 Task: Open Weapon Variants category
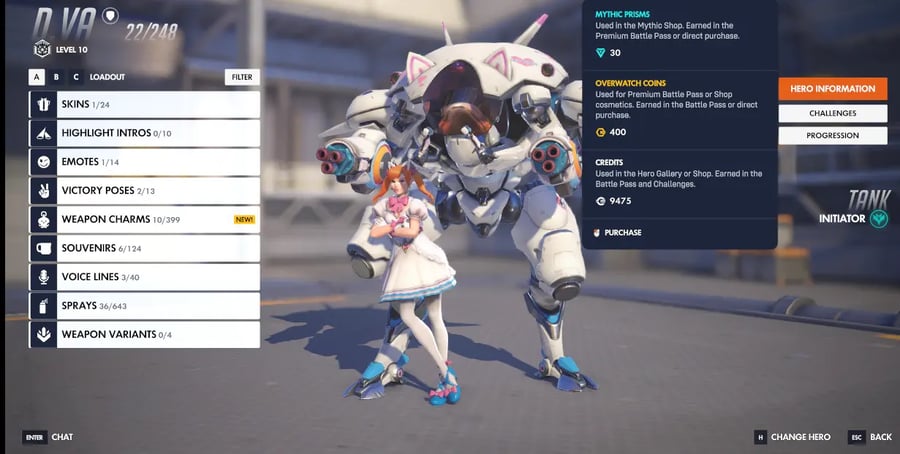(x=145, y=334)
